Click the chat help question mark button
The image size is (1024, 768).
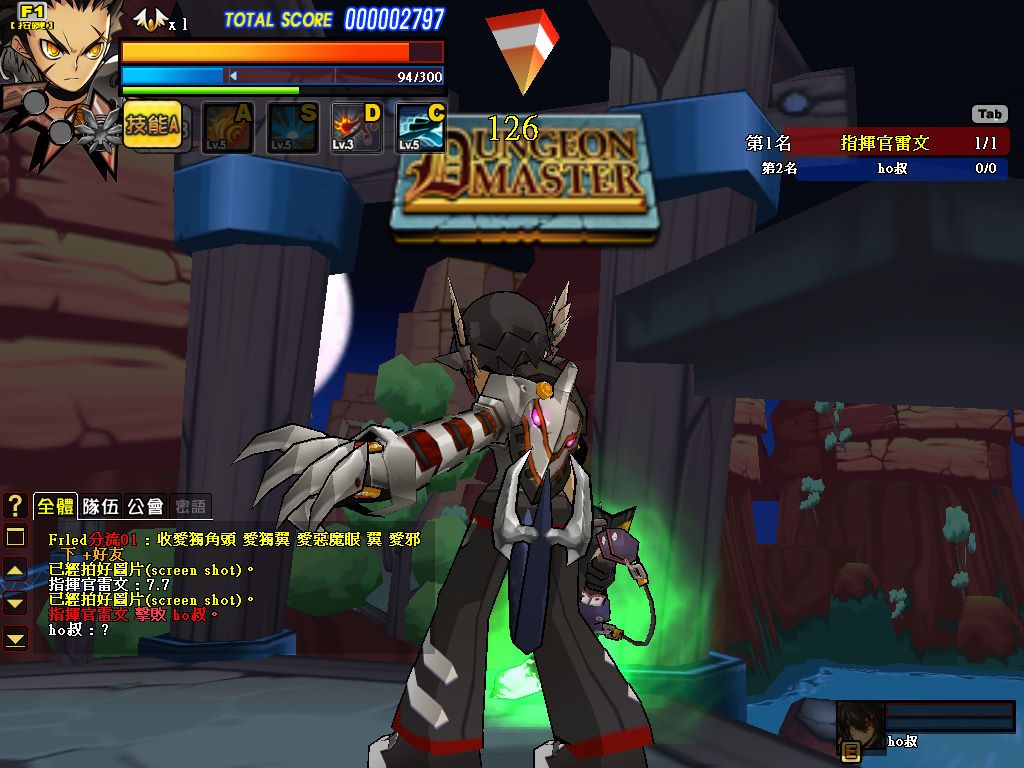pyautogui.click(x=15, y=506)
